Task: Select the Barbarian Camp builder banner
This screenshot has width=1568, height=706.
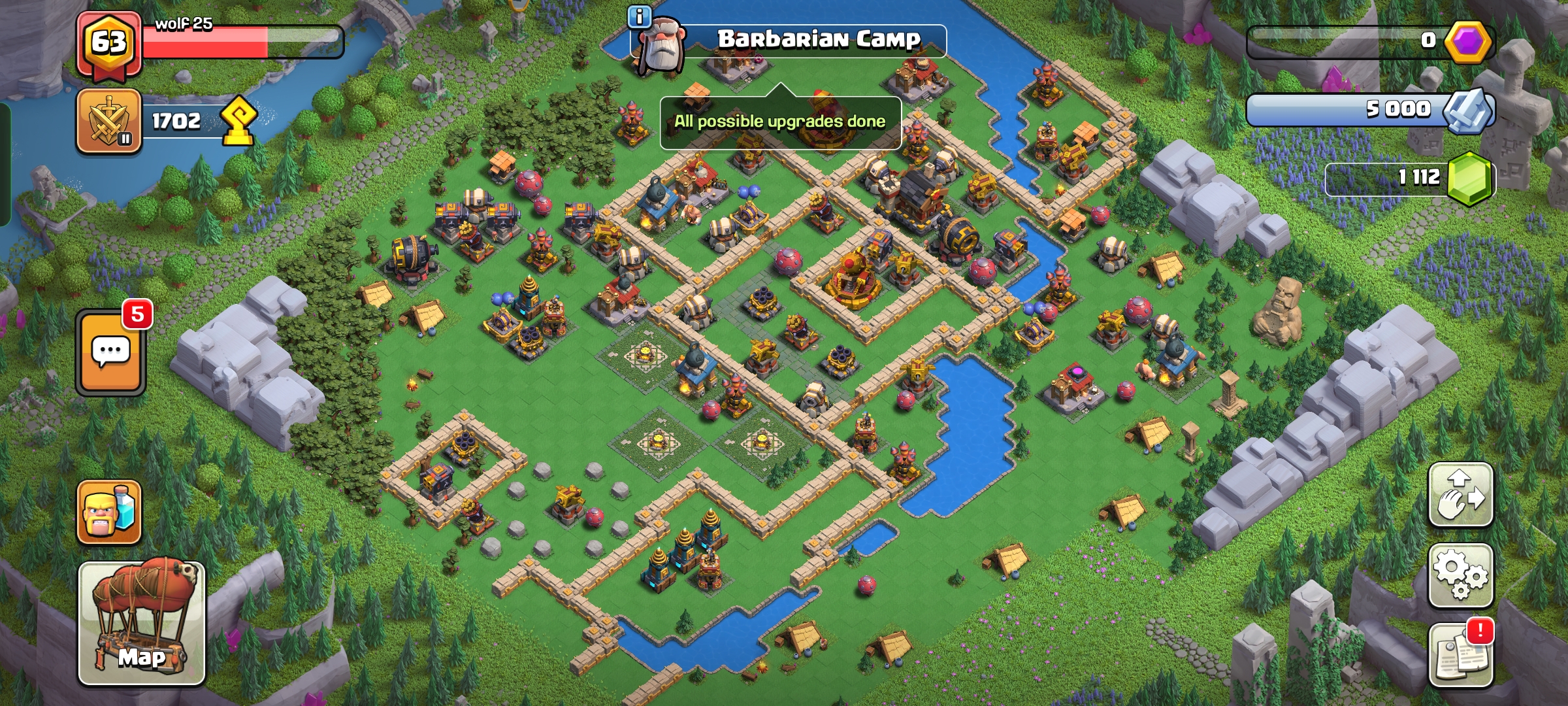Action: 818,41
